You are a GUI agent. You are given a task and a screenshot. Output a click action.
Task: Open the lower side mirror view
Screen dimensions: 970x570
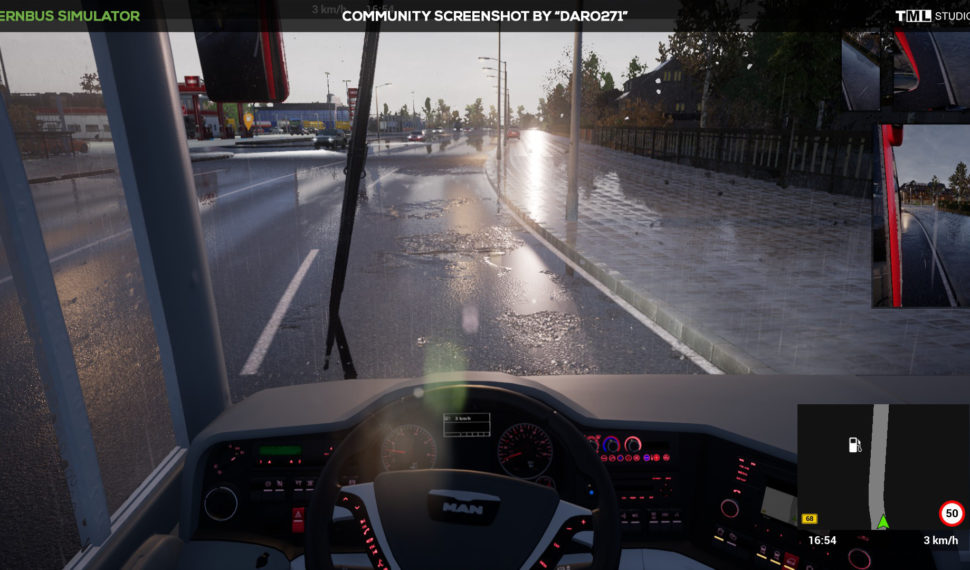922,215
